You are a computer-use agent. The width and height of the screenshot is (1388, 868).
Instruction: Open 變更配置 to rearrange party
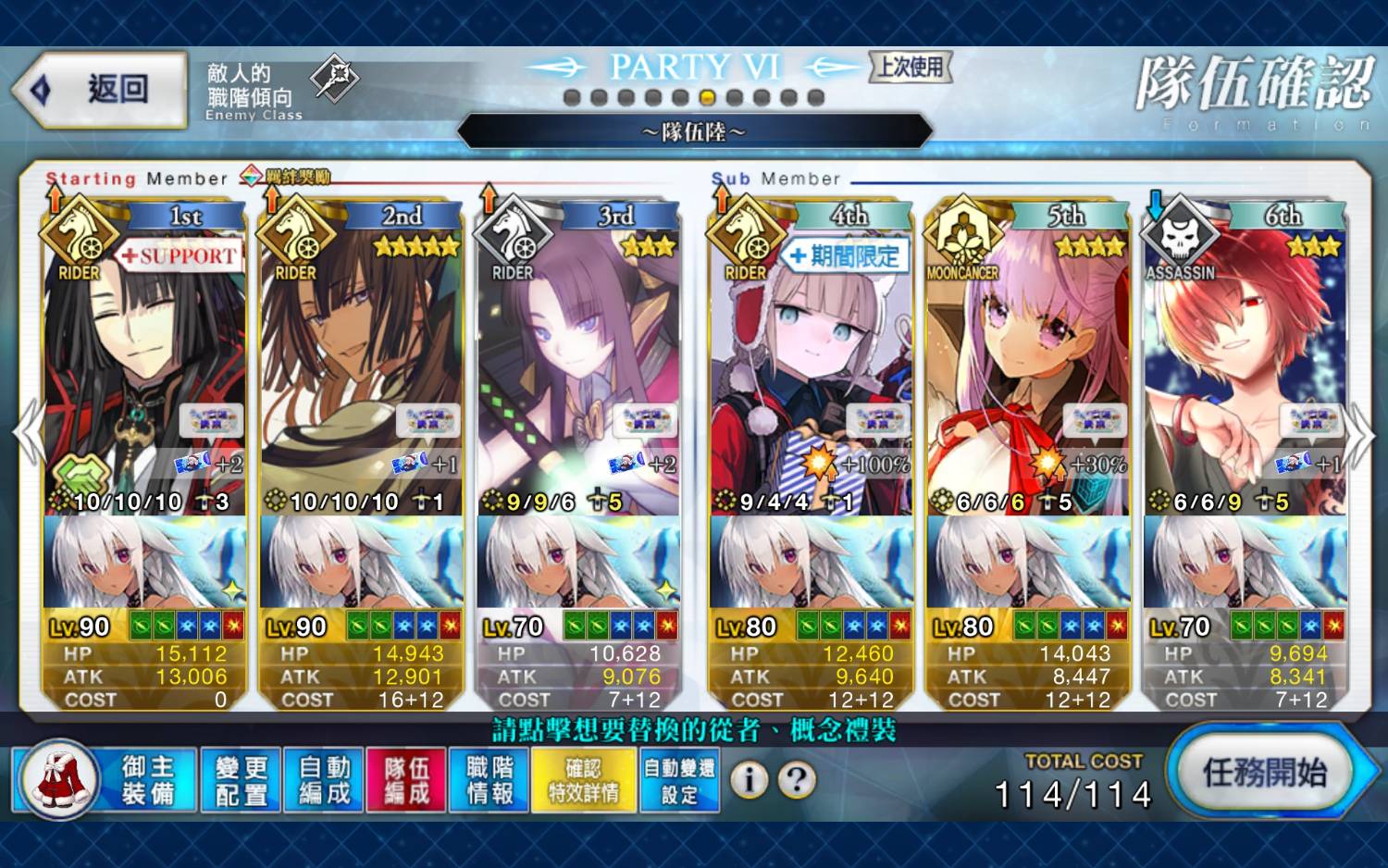[241, 780]
